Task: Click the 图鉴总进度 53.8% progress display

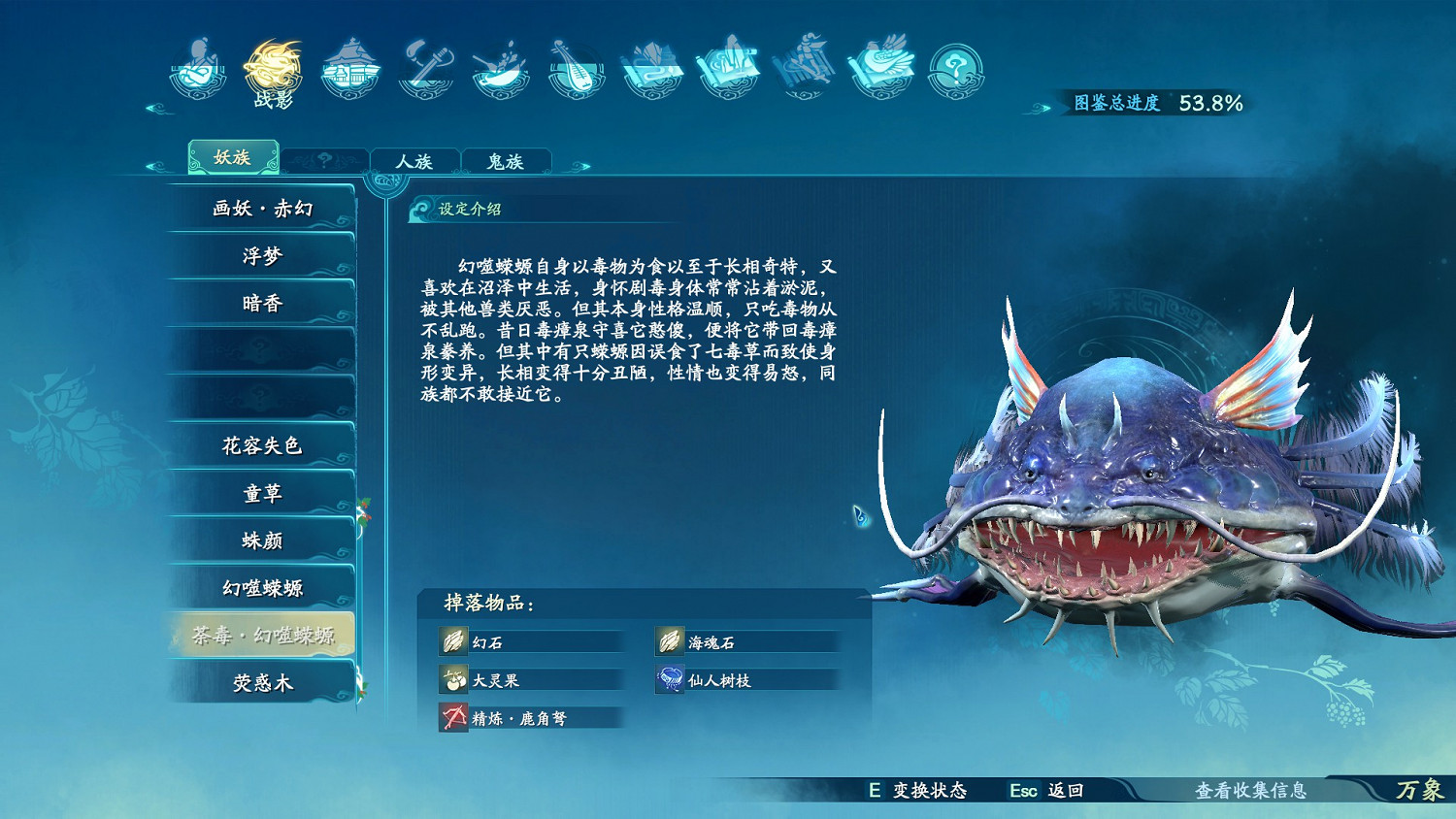Action: tap(1155, 102)
